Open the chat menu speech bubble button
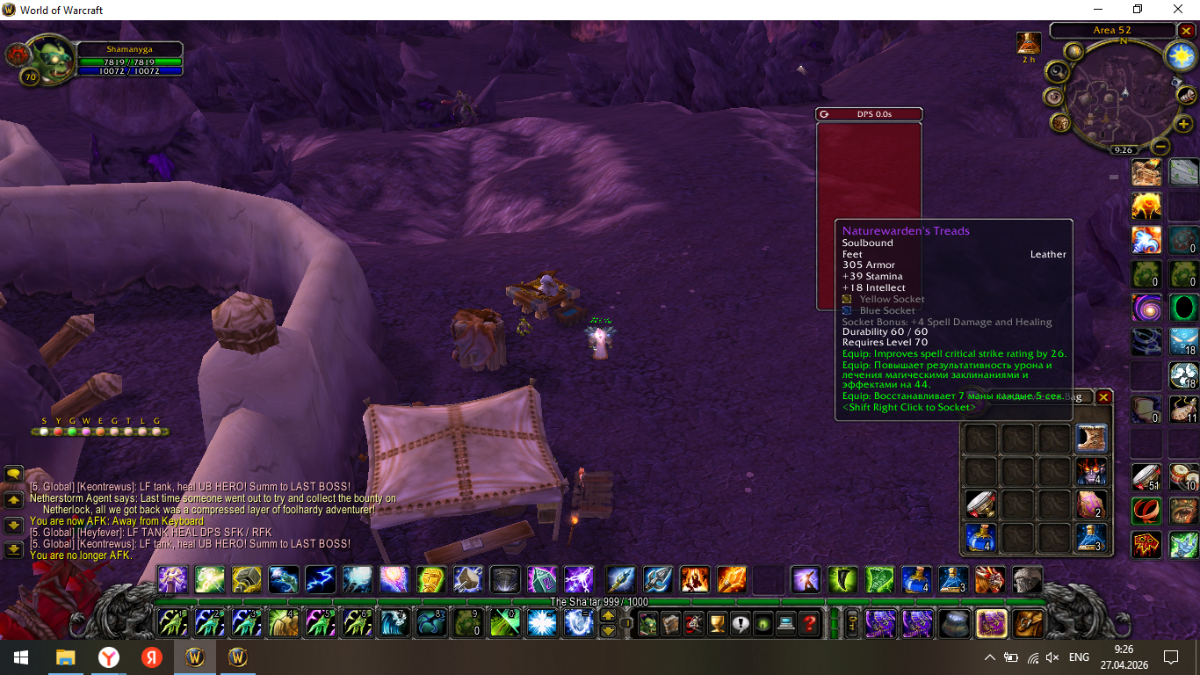Viewport: 1200px width, 675px height. coord(14,474)
